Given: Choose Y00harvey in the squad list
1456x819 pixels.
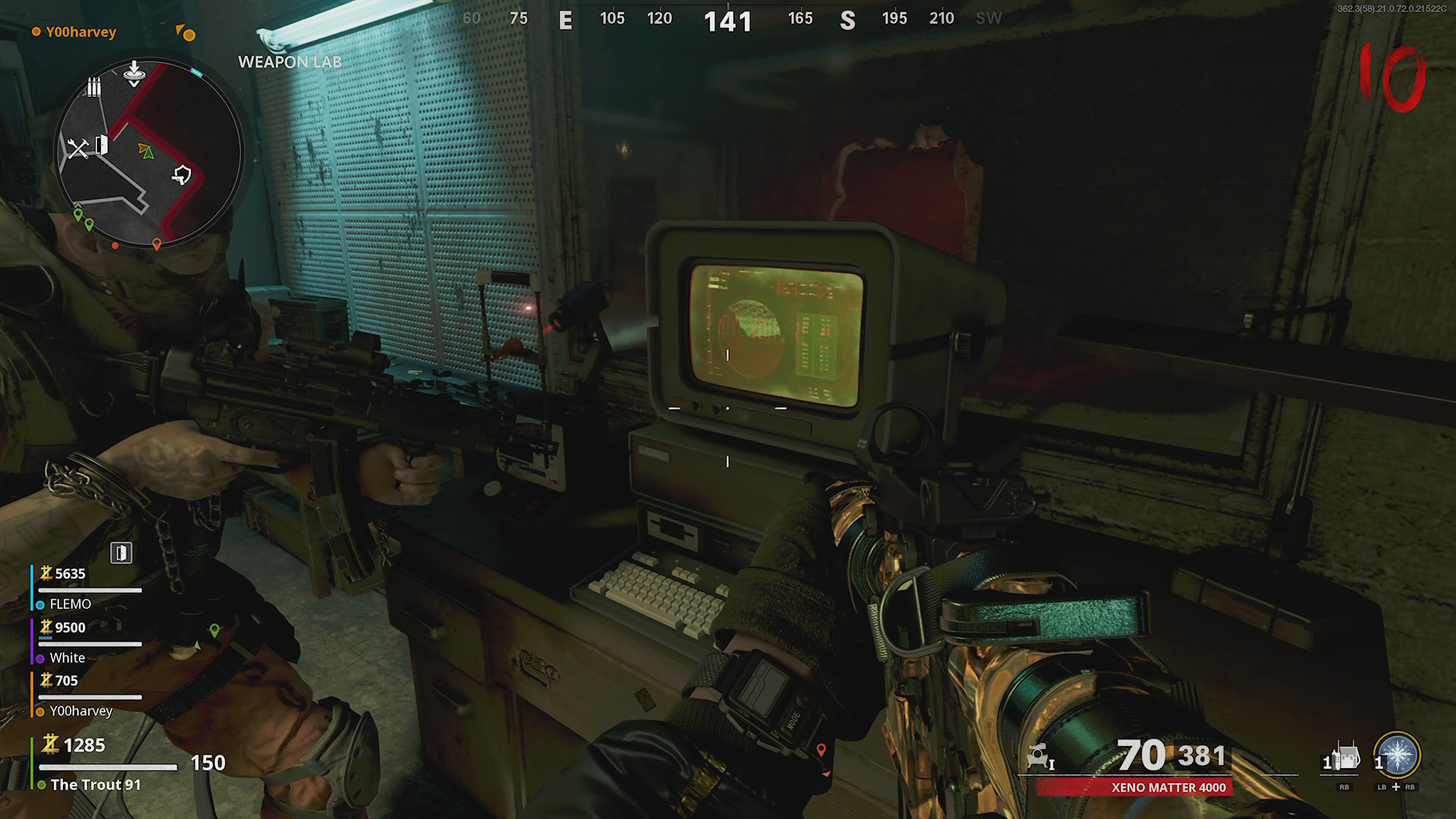Looking at the screenshot, I should (x=80, y=711).
